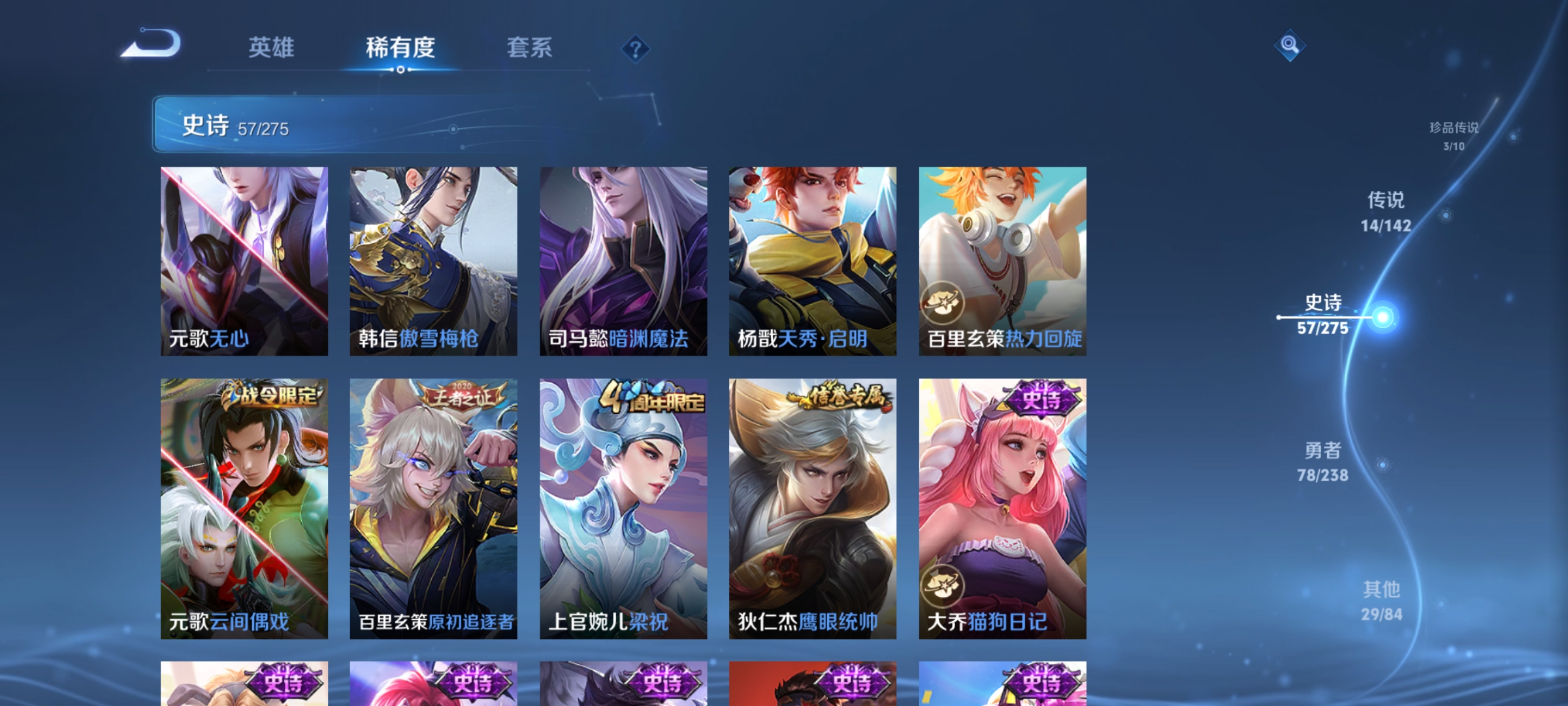This screenshot has height=706, width=1568.
Task: Open the 杨戬天秀·启明 skin thumbnail
Action: tap(812, 261)
